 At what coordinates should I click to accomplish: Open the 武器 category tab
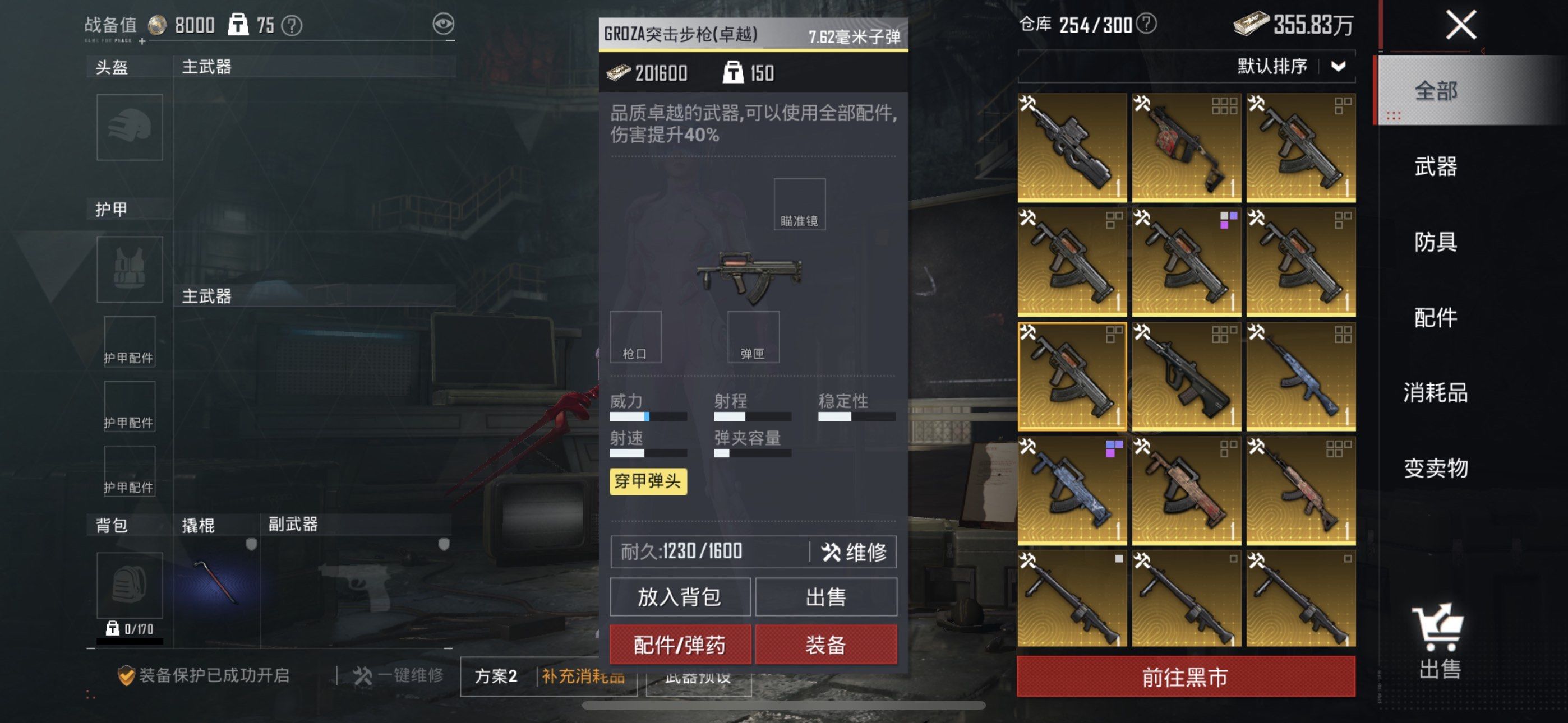pyautogui.click(x=1435, y=166)
